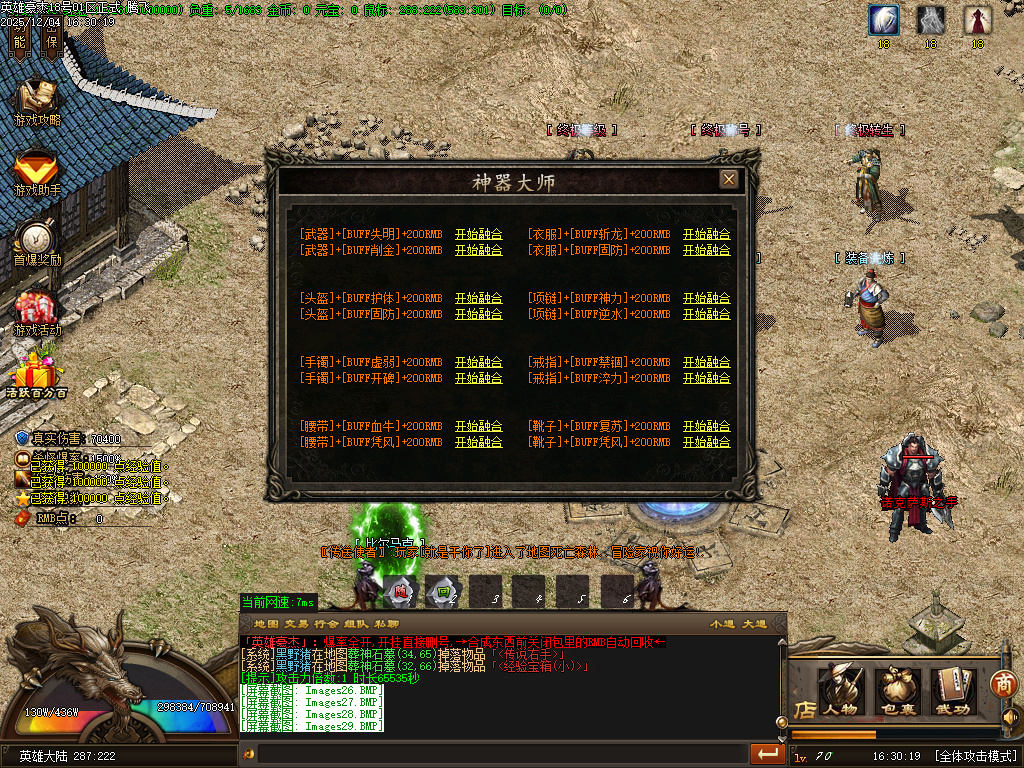Start fusion for 衣服 + BUFF斩龙
1024x768 pixels.
point(706,234)
